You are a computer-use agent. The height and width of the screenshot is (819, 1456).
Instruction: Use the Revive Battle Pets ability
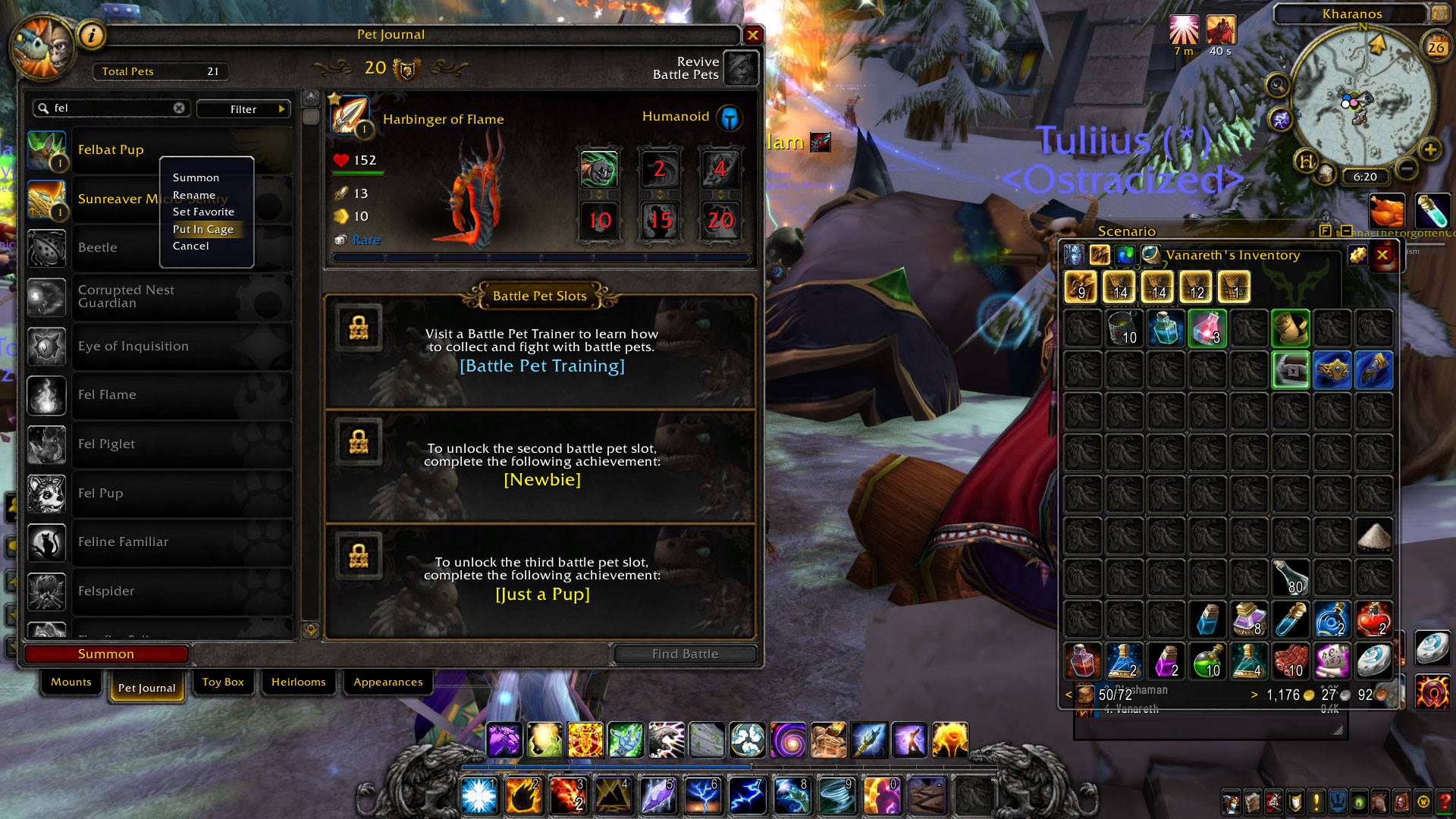click(x=741, y=68)
